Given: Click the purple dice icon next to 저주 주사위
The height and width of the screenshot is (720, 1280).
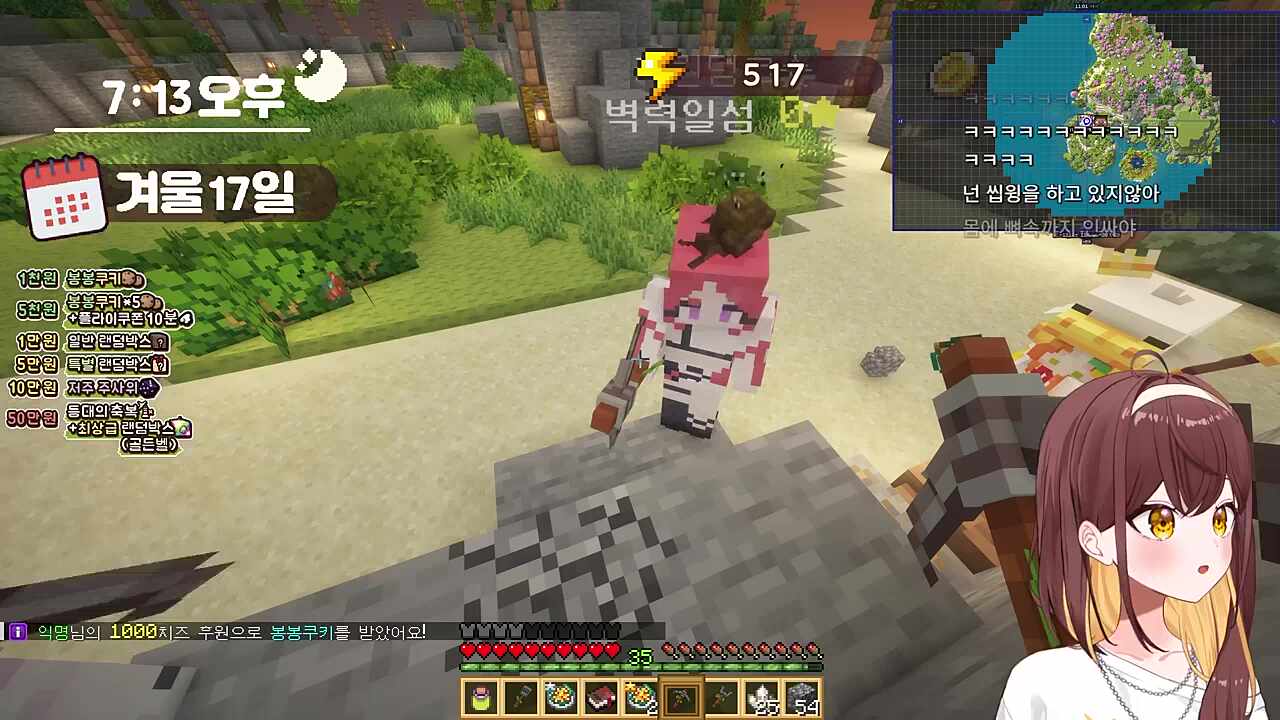Looking at the screenshot, I should pyautogui.click(x=149, y=388).
